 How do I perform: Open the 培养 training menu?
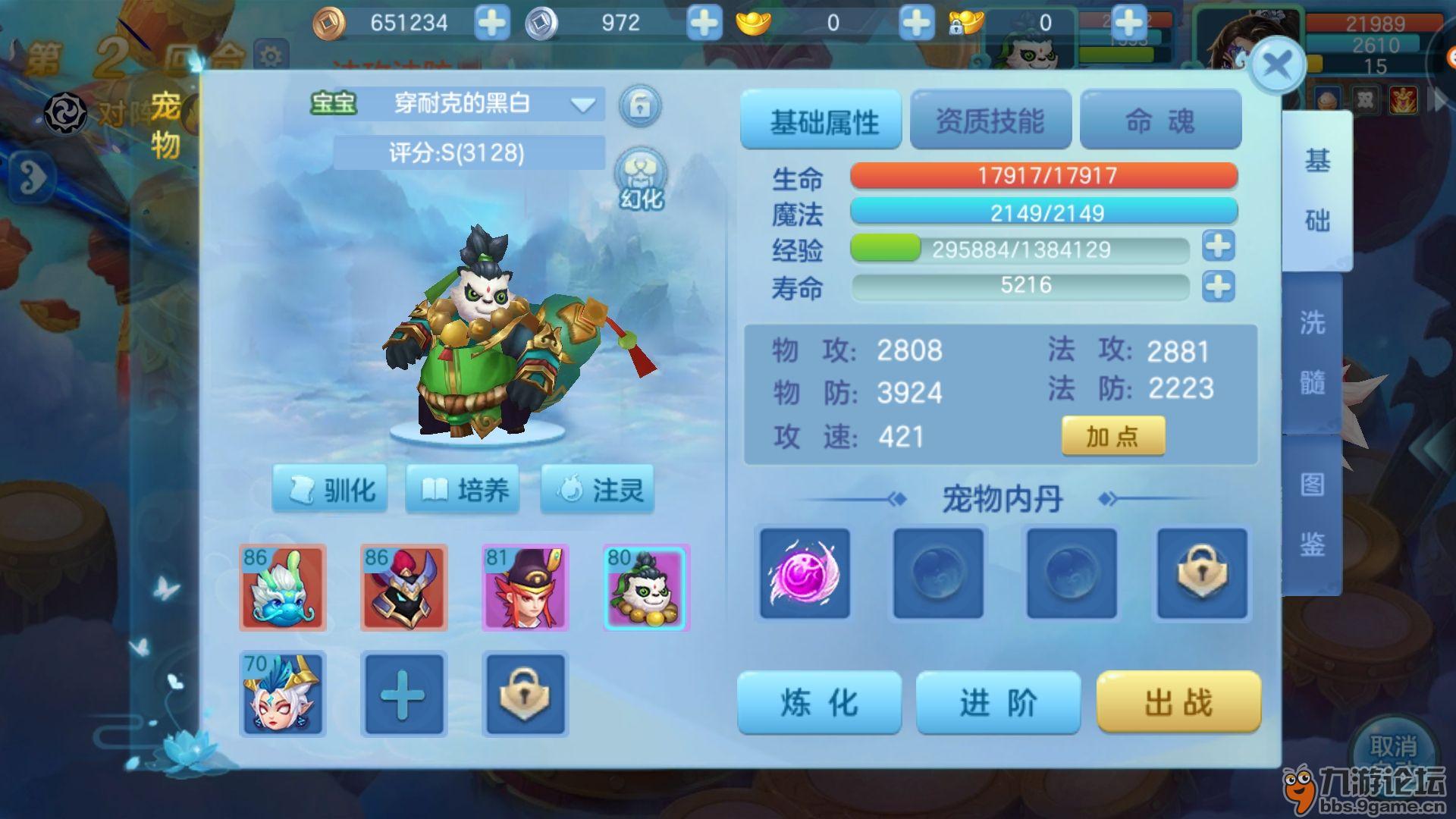coord(463,490)
